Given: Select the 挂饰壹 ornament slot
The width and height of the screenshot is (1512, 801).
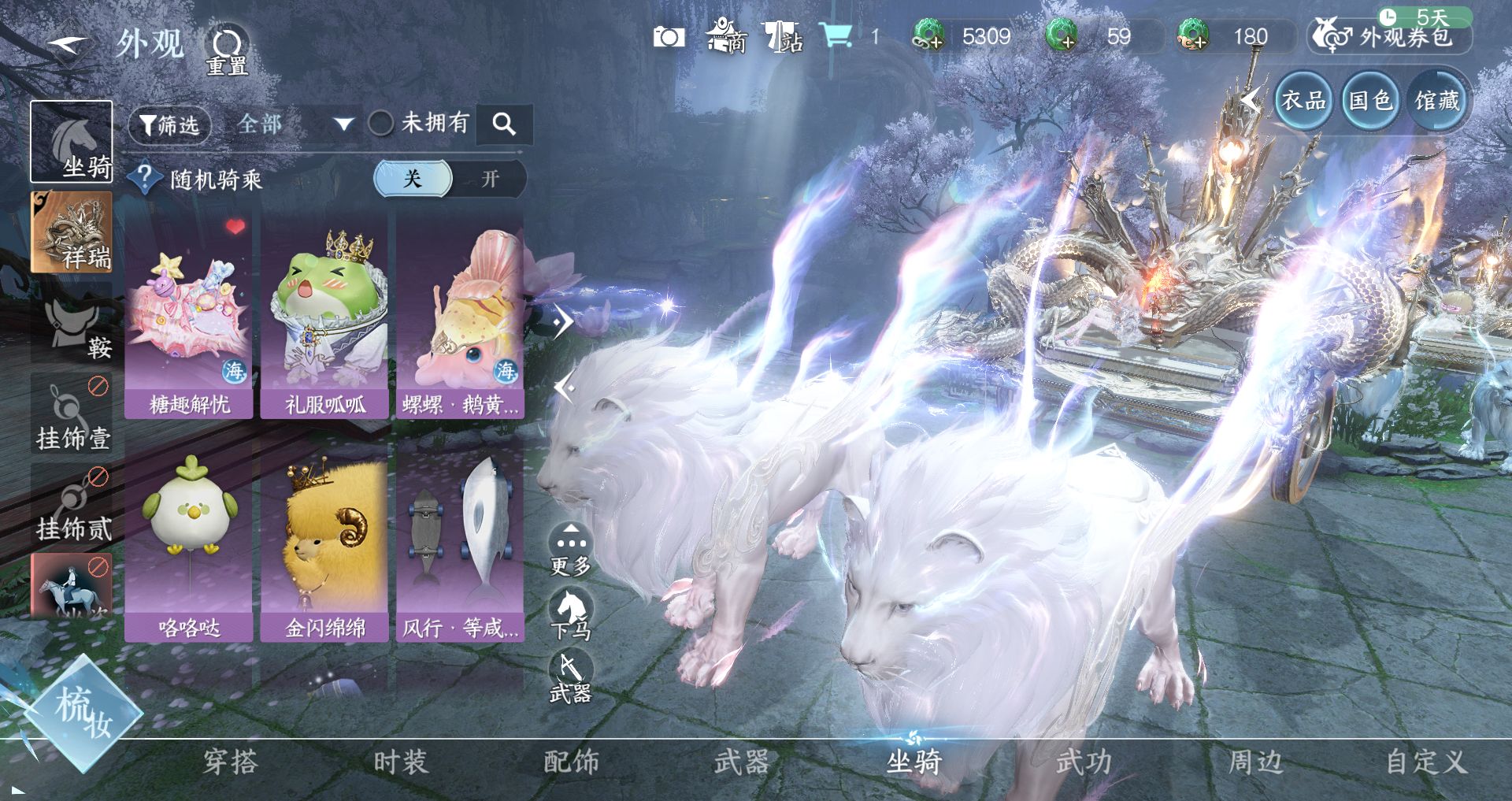Looking at the screenshot, I should [72, 413].
